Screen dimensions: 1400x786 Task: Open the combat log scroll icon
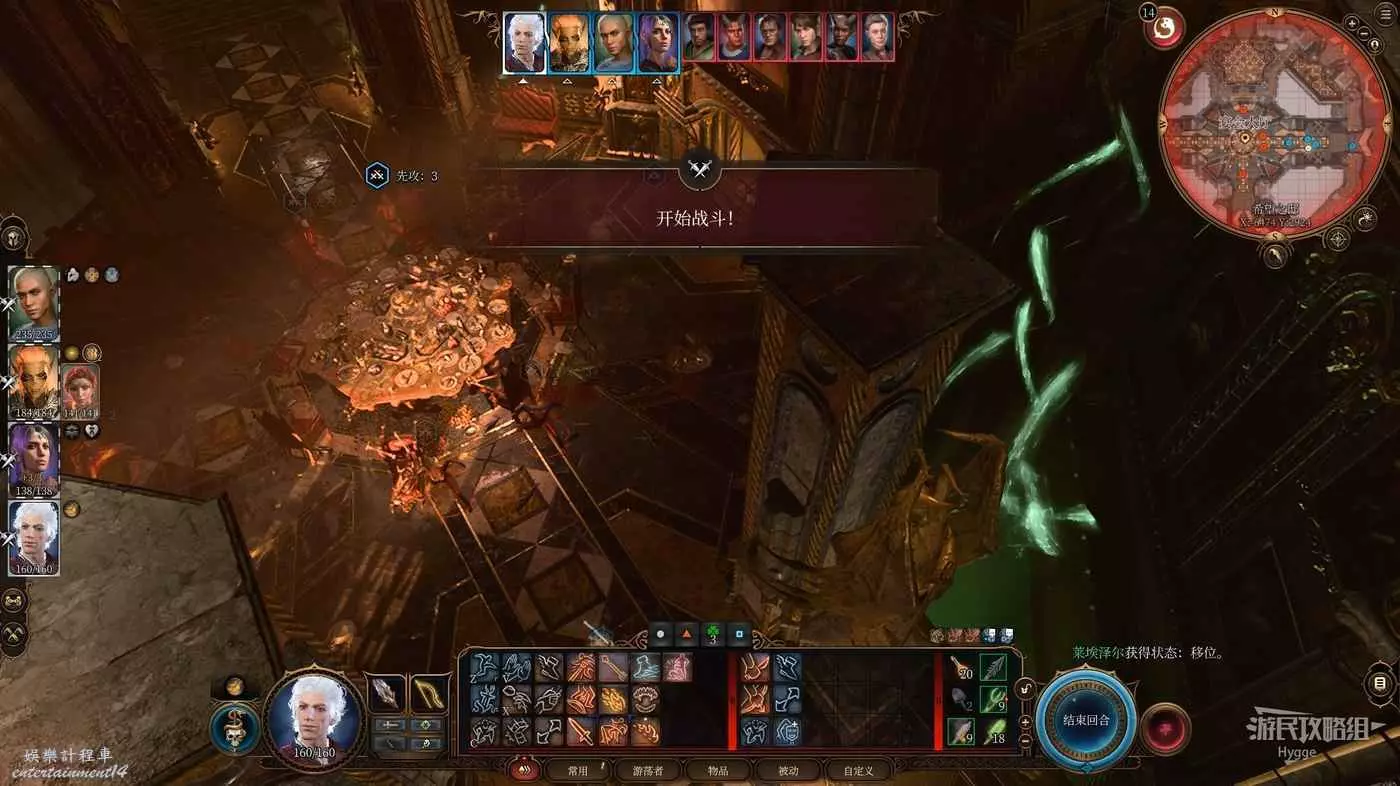coord(1380,684)
